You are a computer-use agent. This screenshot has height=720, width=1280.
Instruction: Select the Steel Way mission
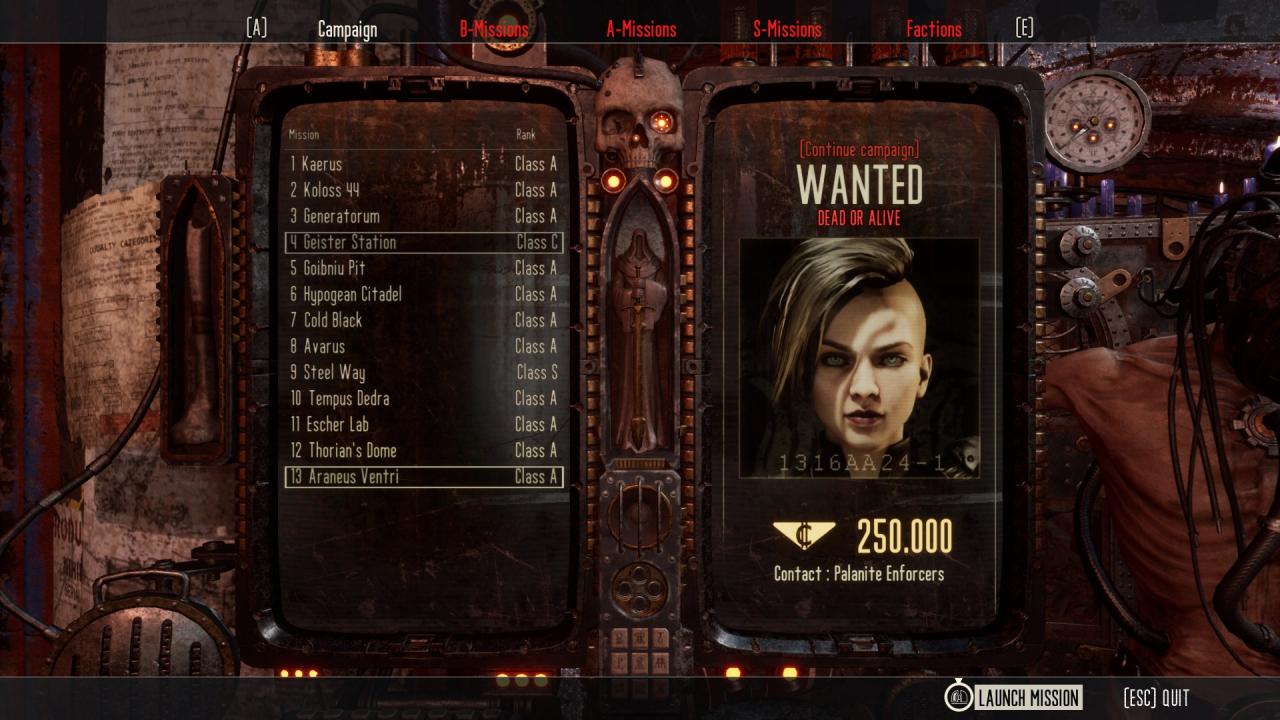click(x=423, y=372)
